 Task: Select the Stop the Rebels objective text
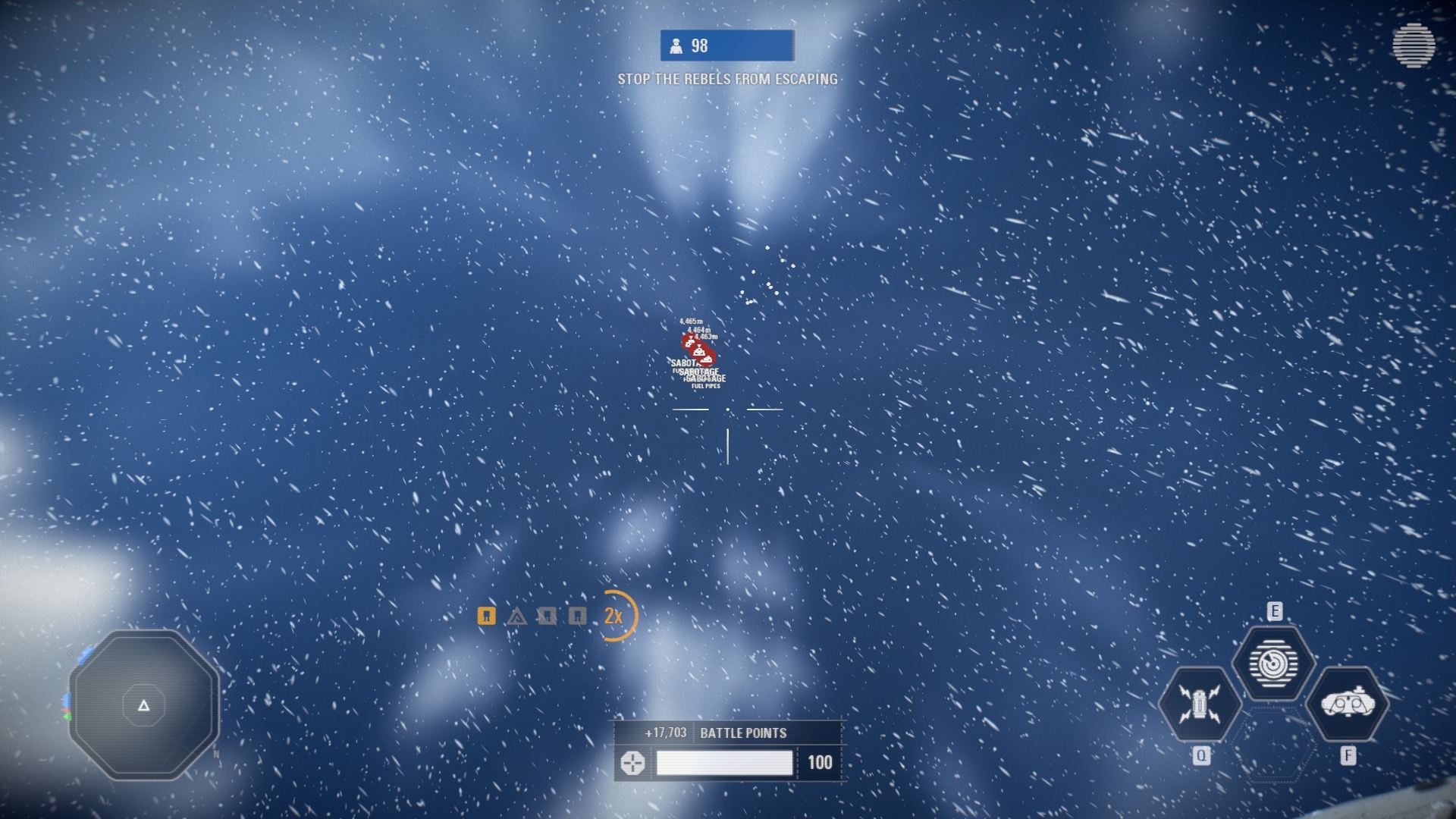[x=727, y=79]
